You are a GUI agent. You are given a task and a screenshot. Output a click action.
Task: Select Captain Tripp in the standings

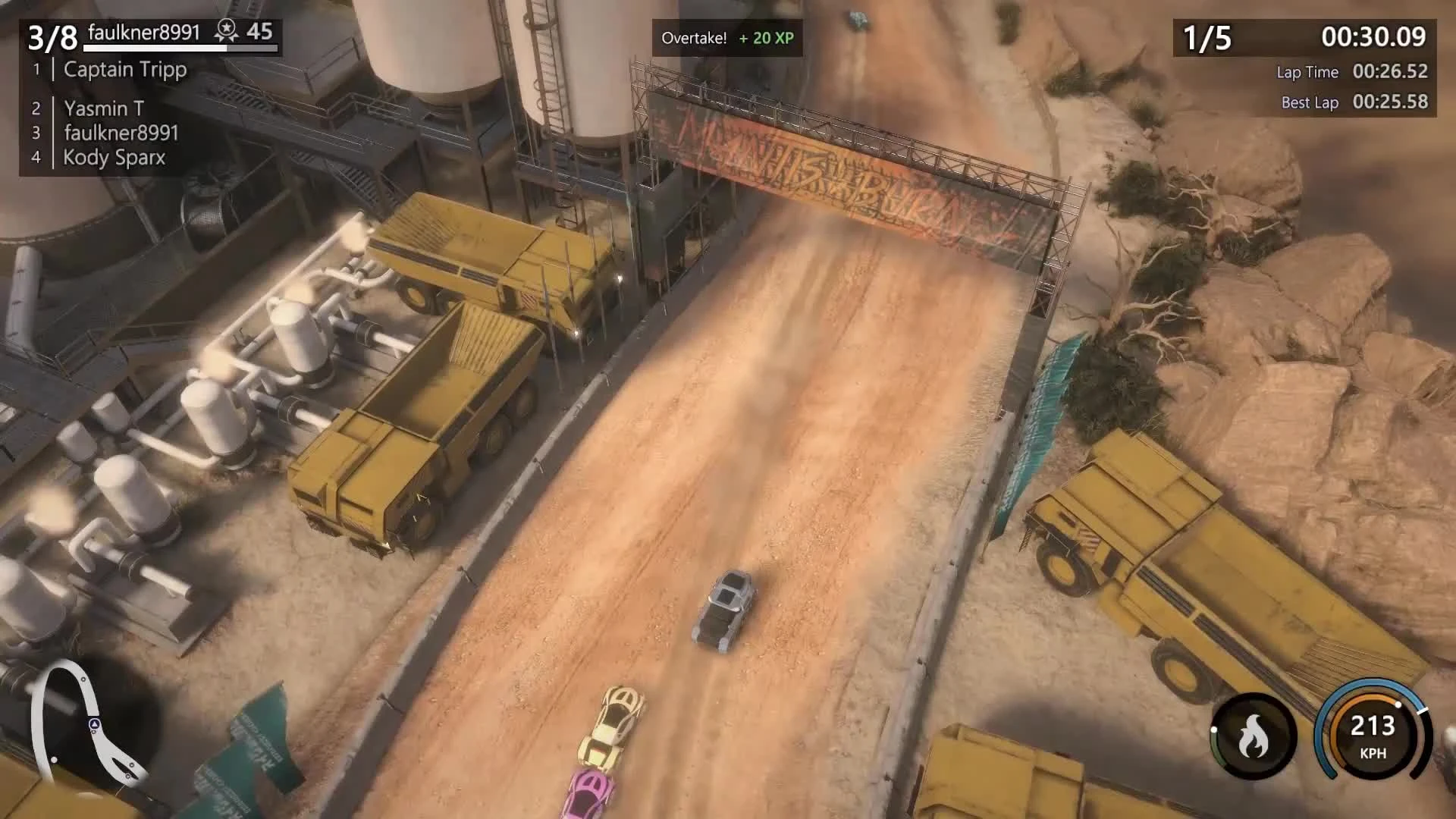(x=125, y=70)
